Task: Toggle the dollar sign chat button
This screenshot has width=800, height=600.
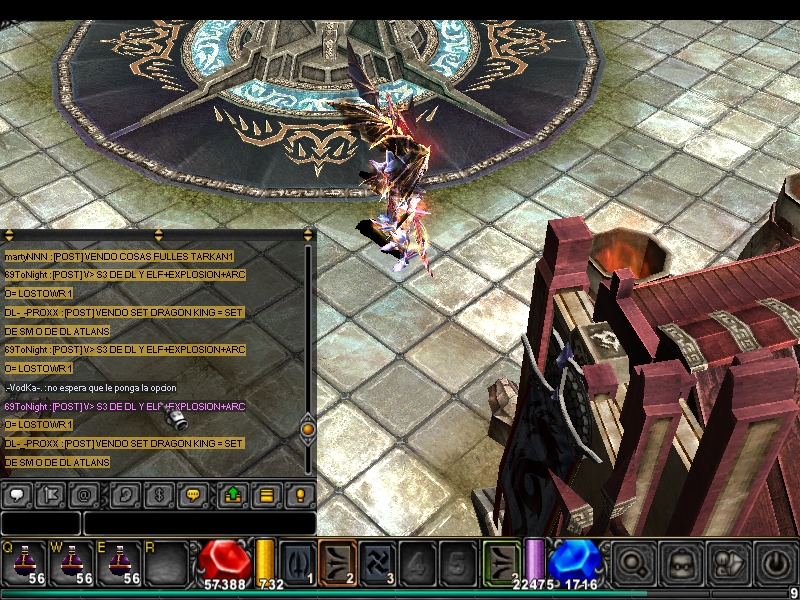Action: point(158,494)
